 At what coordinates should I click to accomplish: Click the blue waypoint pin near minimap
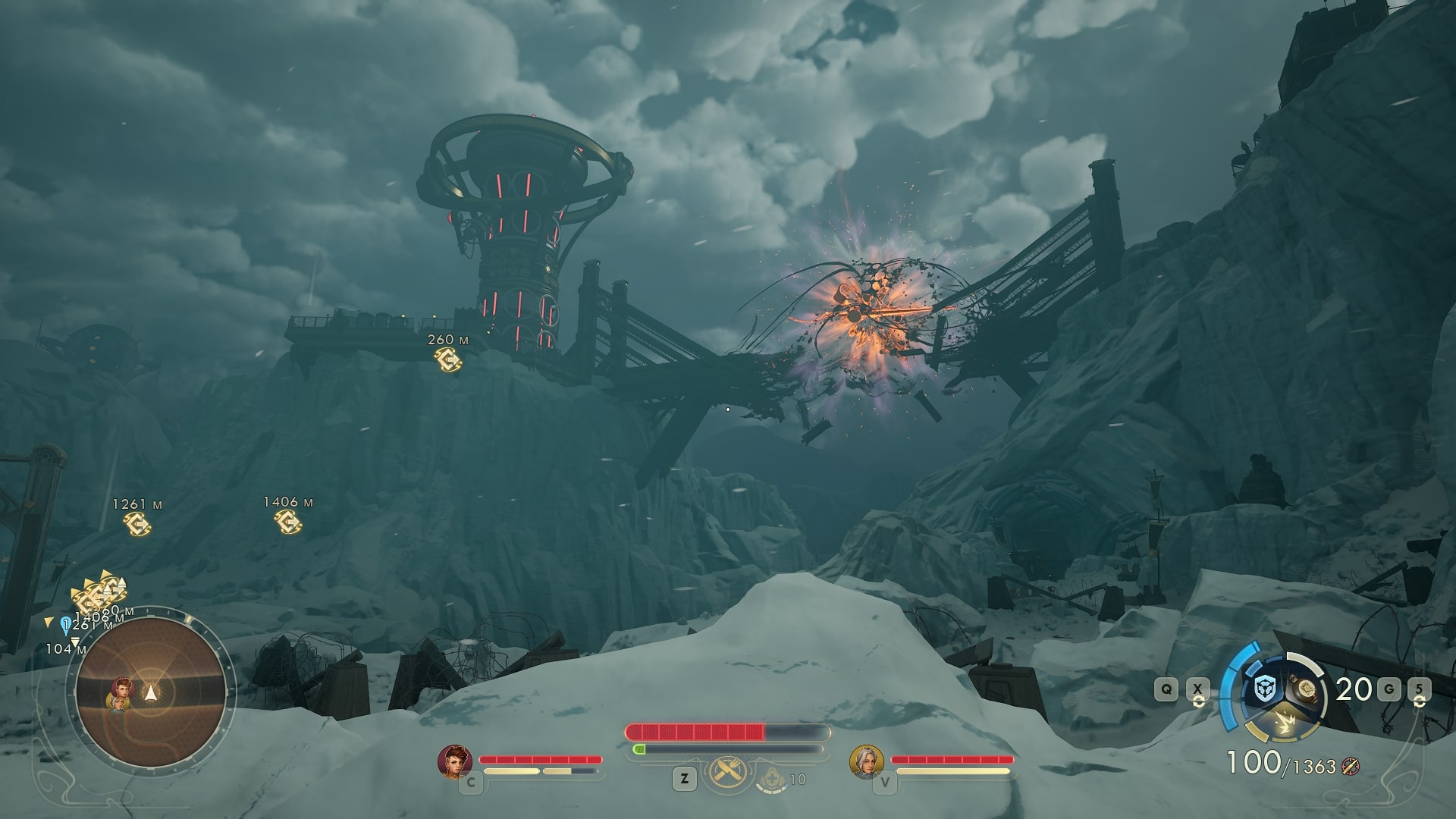66,624
